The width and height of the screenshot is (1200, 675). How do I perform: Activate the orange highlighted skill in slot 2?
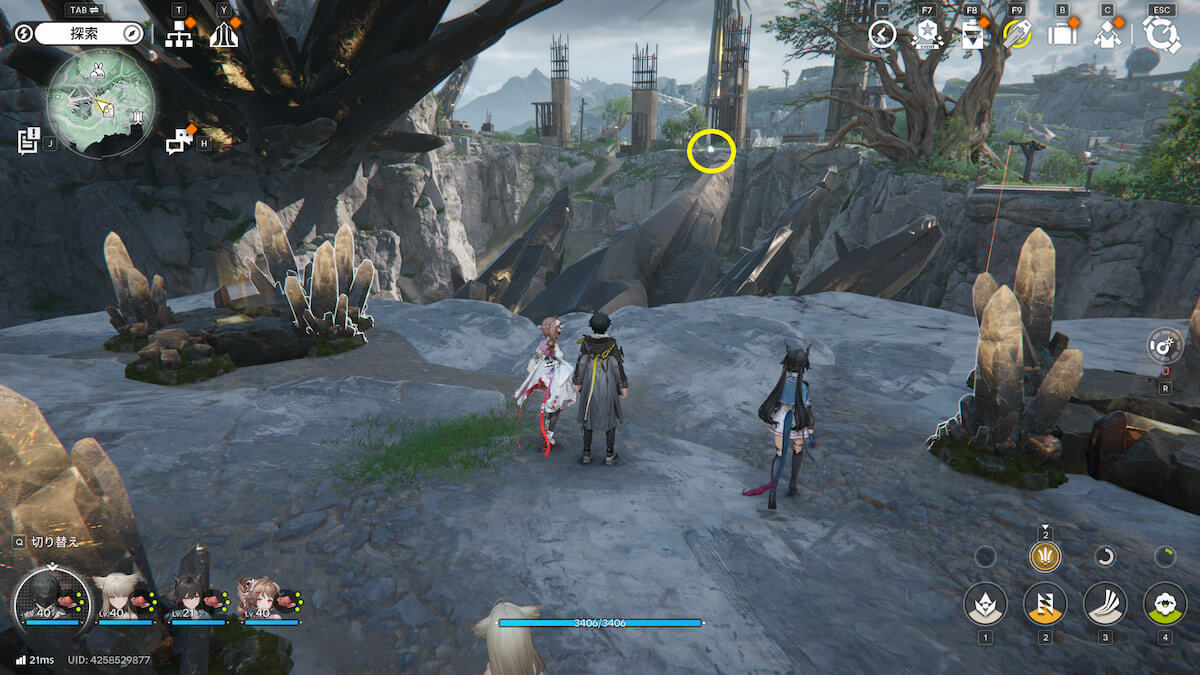[1045, 603]
